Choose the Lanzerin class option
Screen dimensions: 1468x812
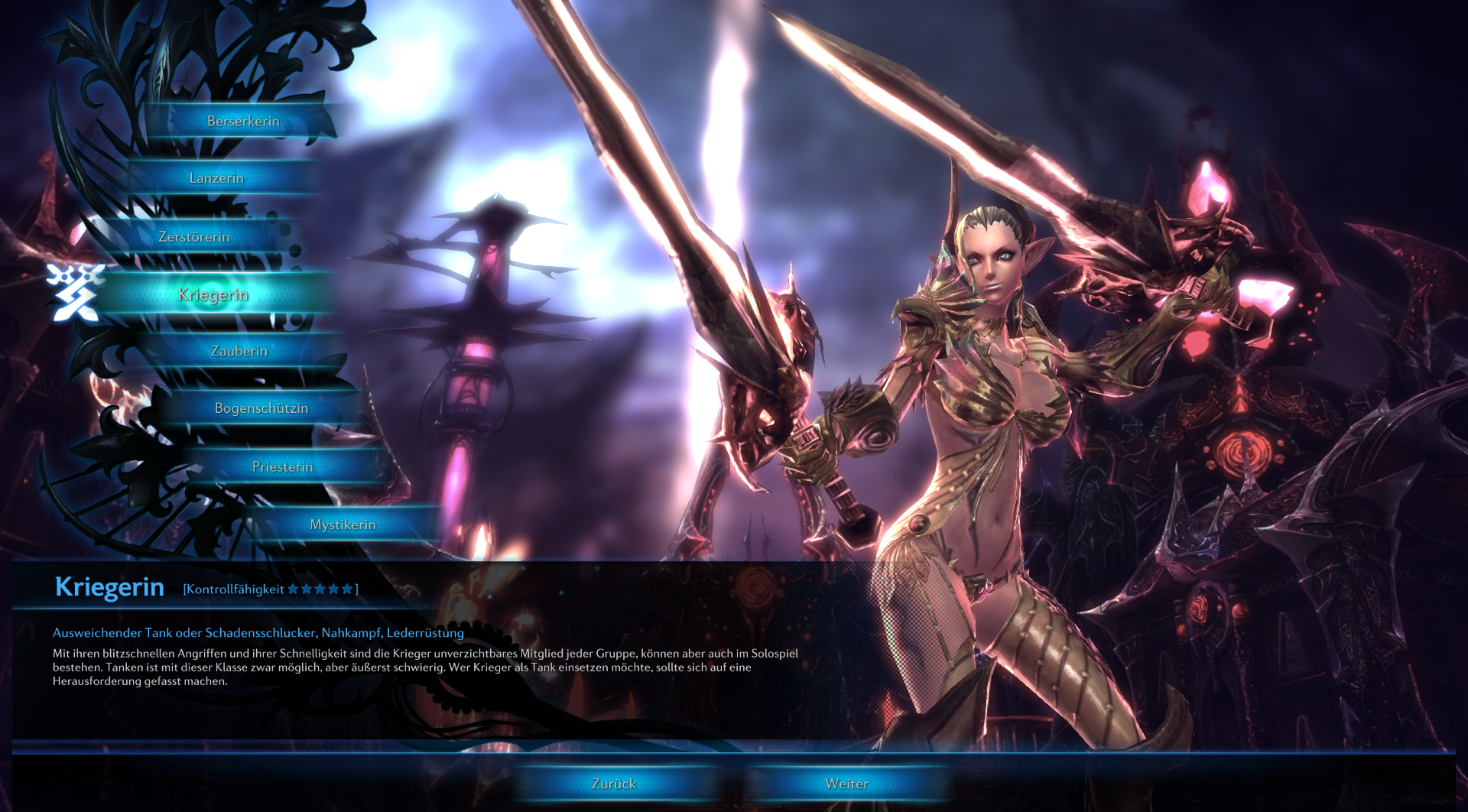click(216, 178)
